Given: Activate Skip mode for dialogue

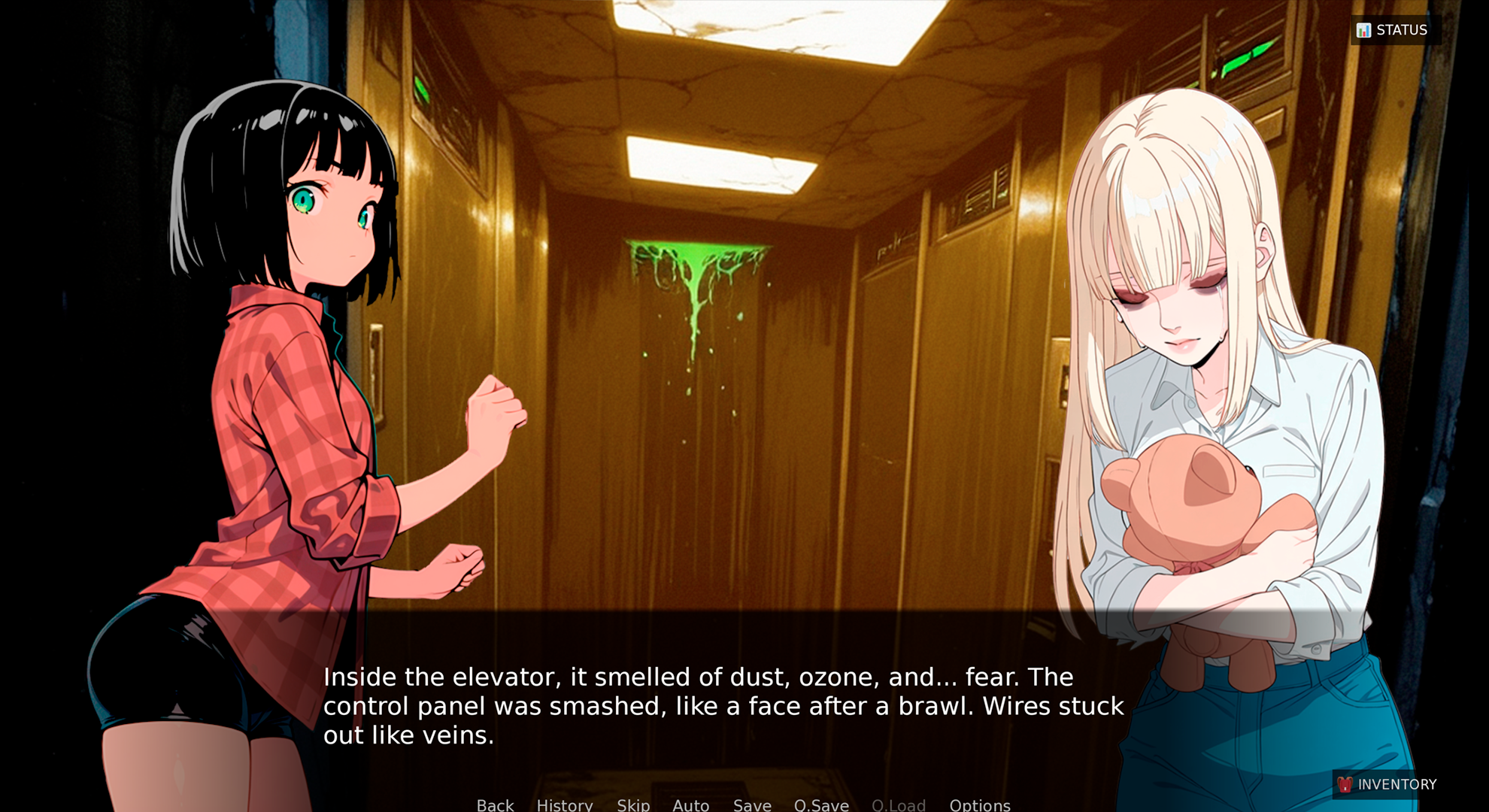Looking at the screenshot, I should pos(633,804).
